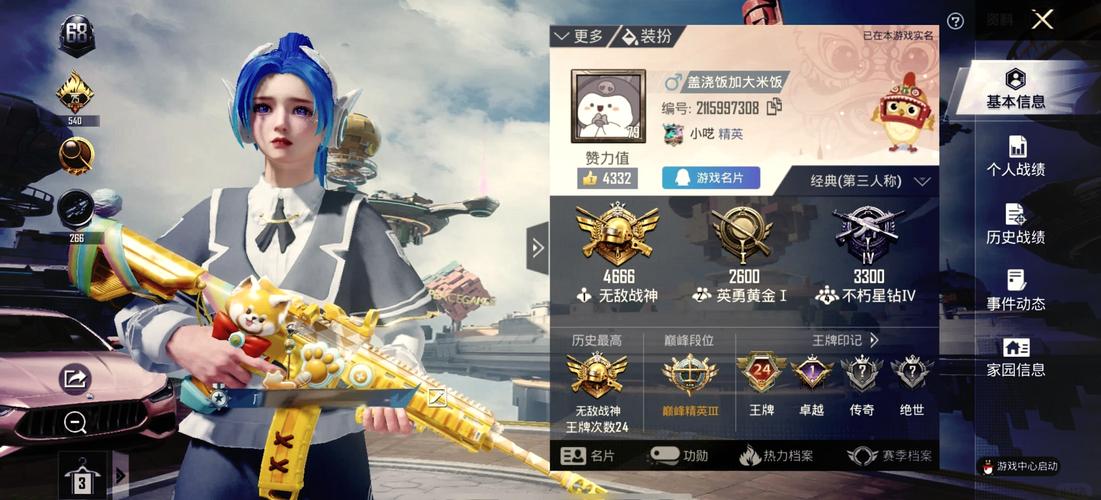Click the 游戏名片 button
This screenshot has width=1101, height=500.
point(711,178)
